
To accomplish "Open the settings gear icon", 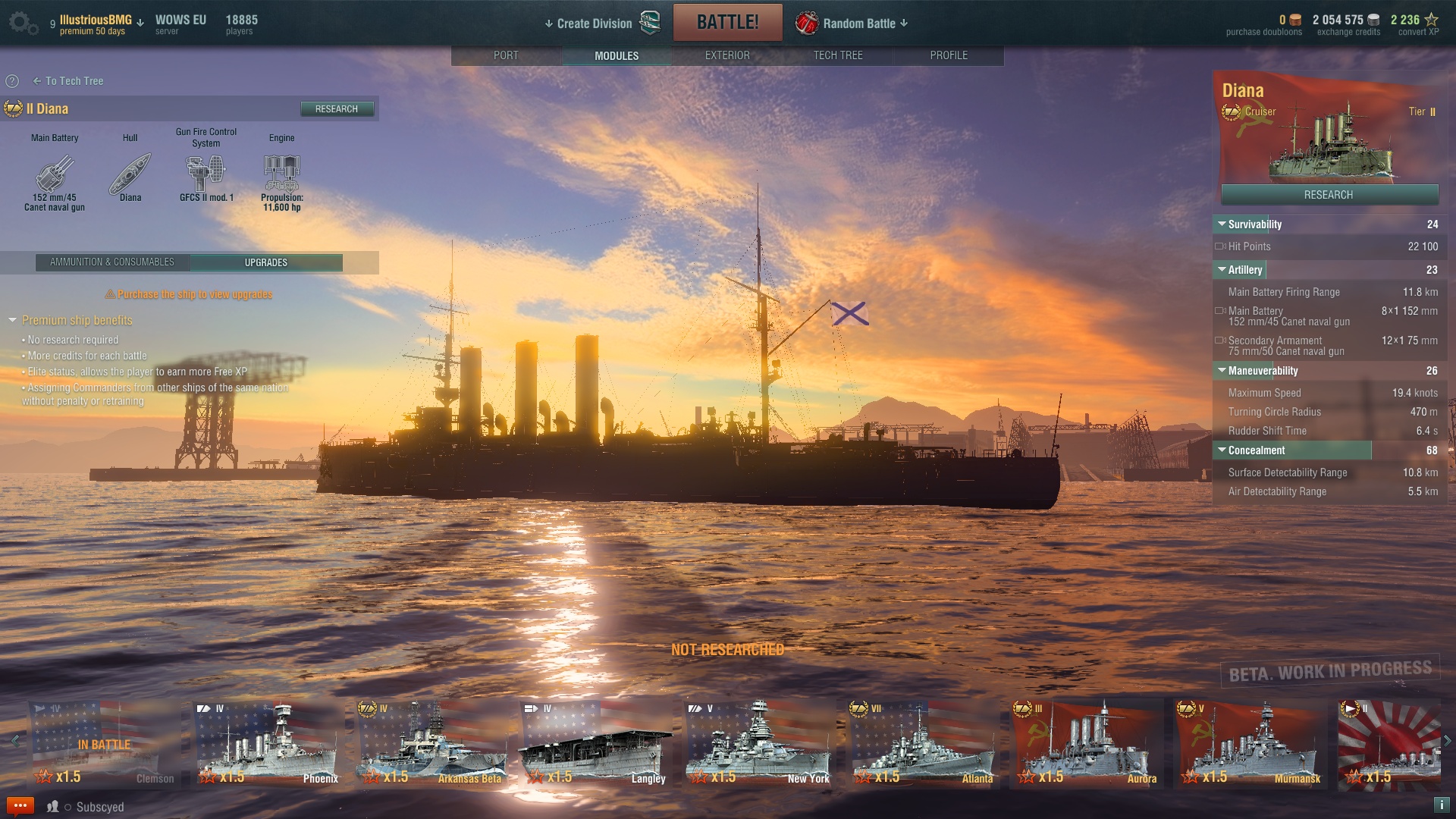I will (x=22, y=23).
